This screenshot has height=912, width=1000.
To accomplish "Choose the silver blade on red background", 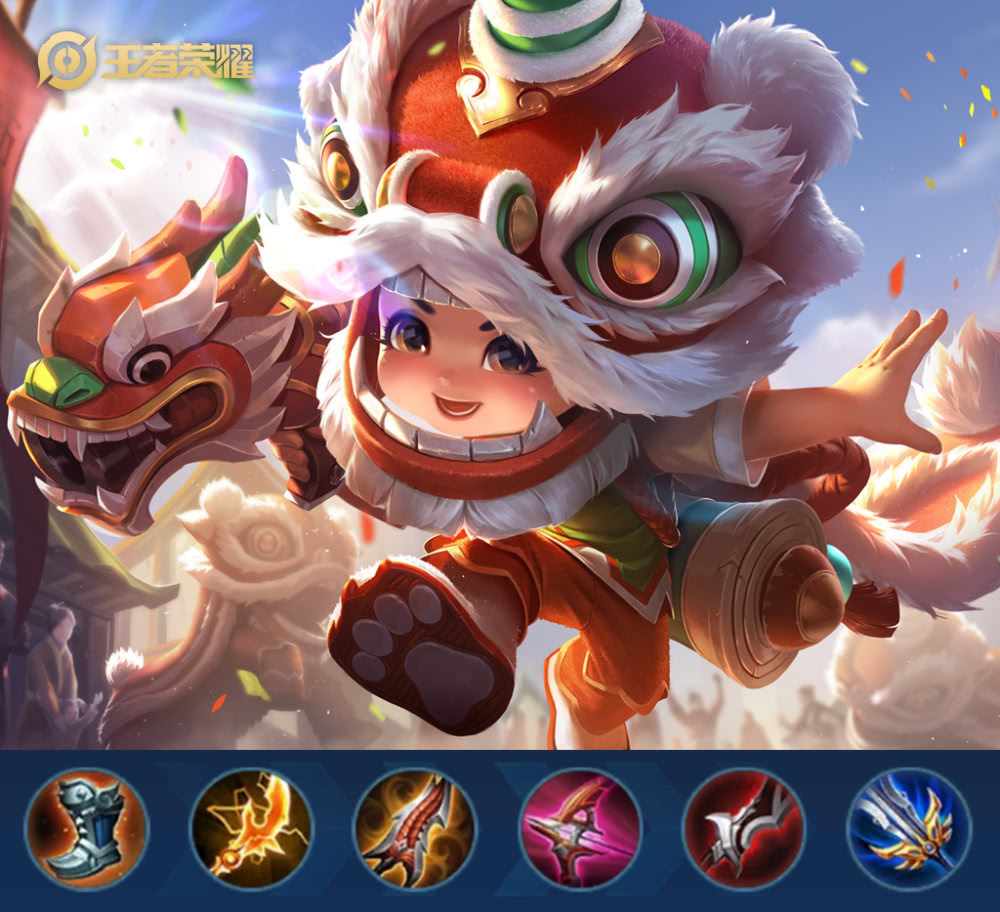I will point(743,829).
